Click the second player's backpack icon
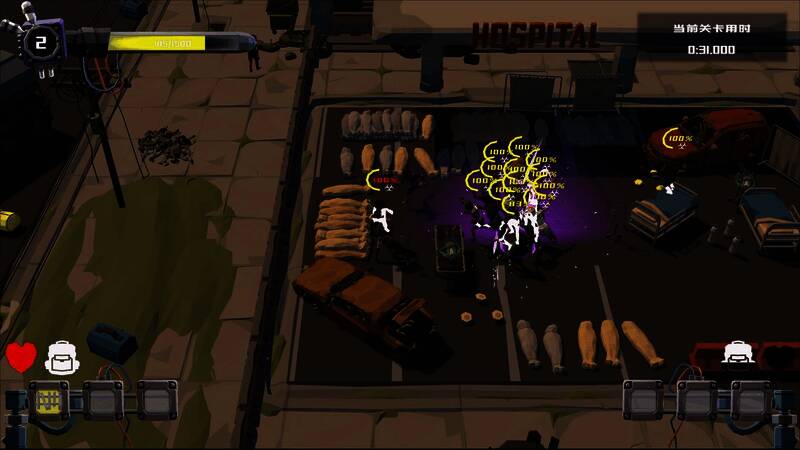This screenshot has height=450, width=800. [738, 353]
